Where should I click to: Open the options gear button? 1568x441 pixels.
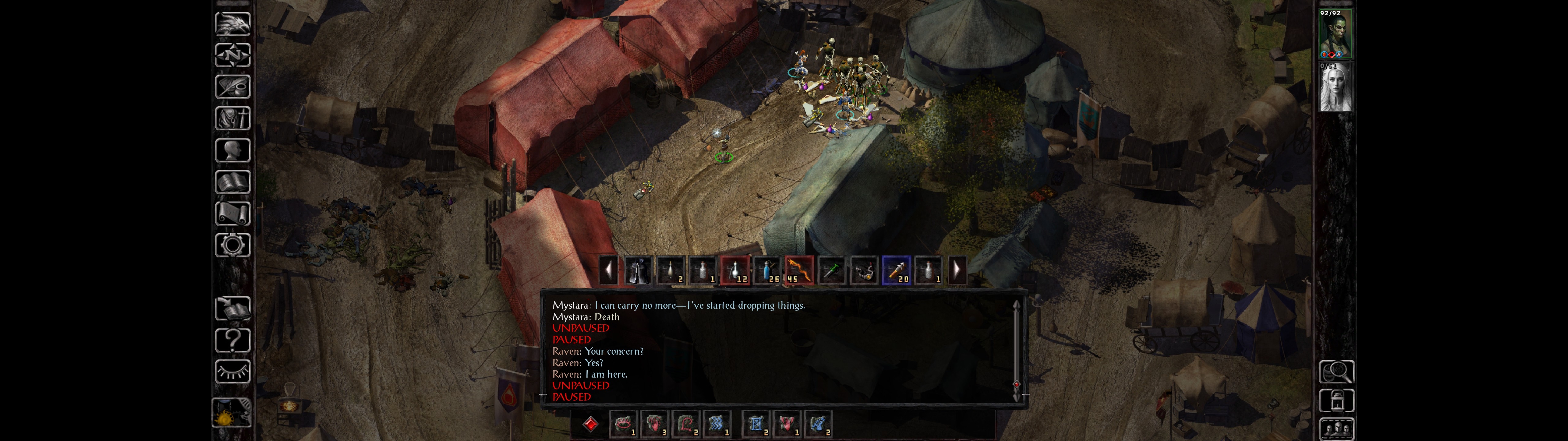coord(232,245)
